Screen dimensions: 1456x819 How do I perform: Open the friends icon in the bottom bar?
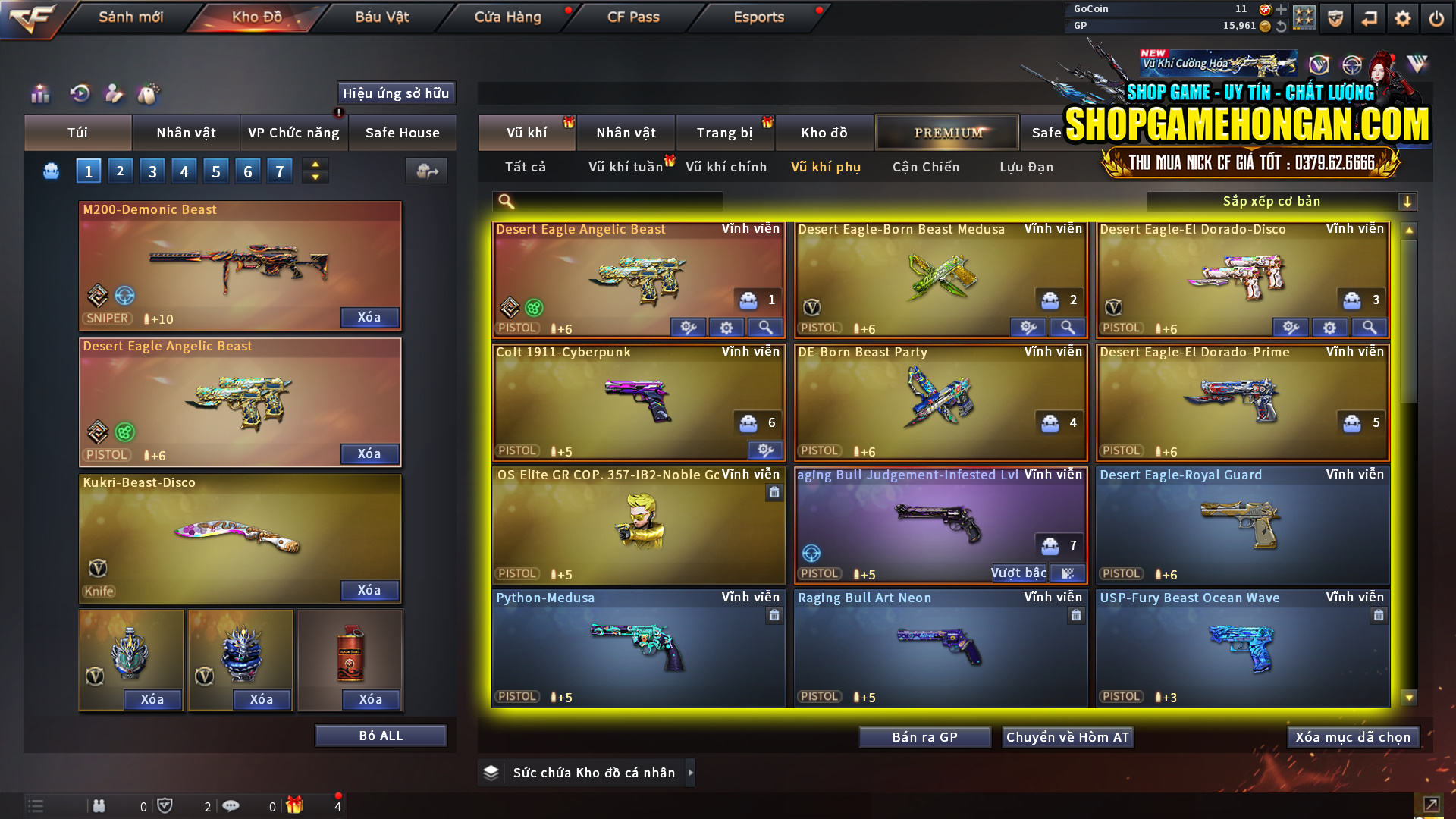coord(99,805)
